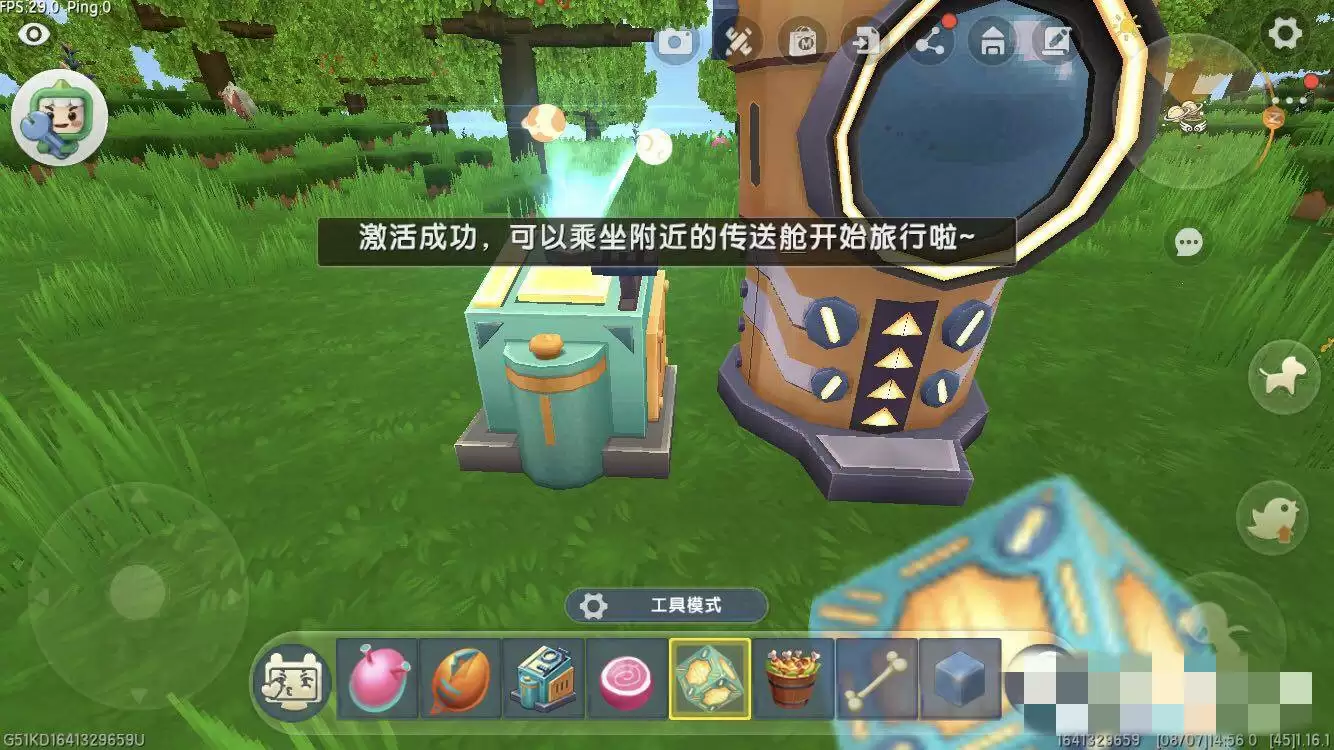Tap the rocket fireworks icon in top bar
The image size is (1334, 750).
tap(740, 42)
